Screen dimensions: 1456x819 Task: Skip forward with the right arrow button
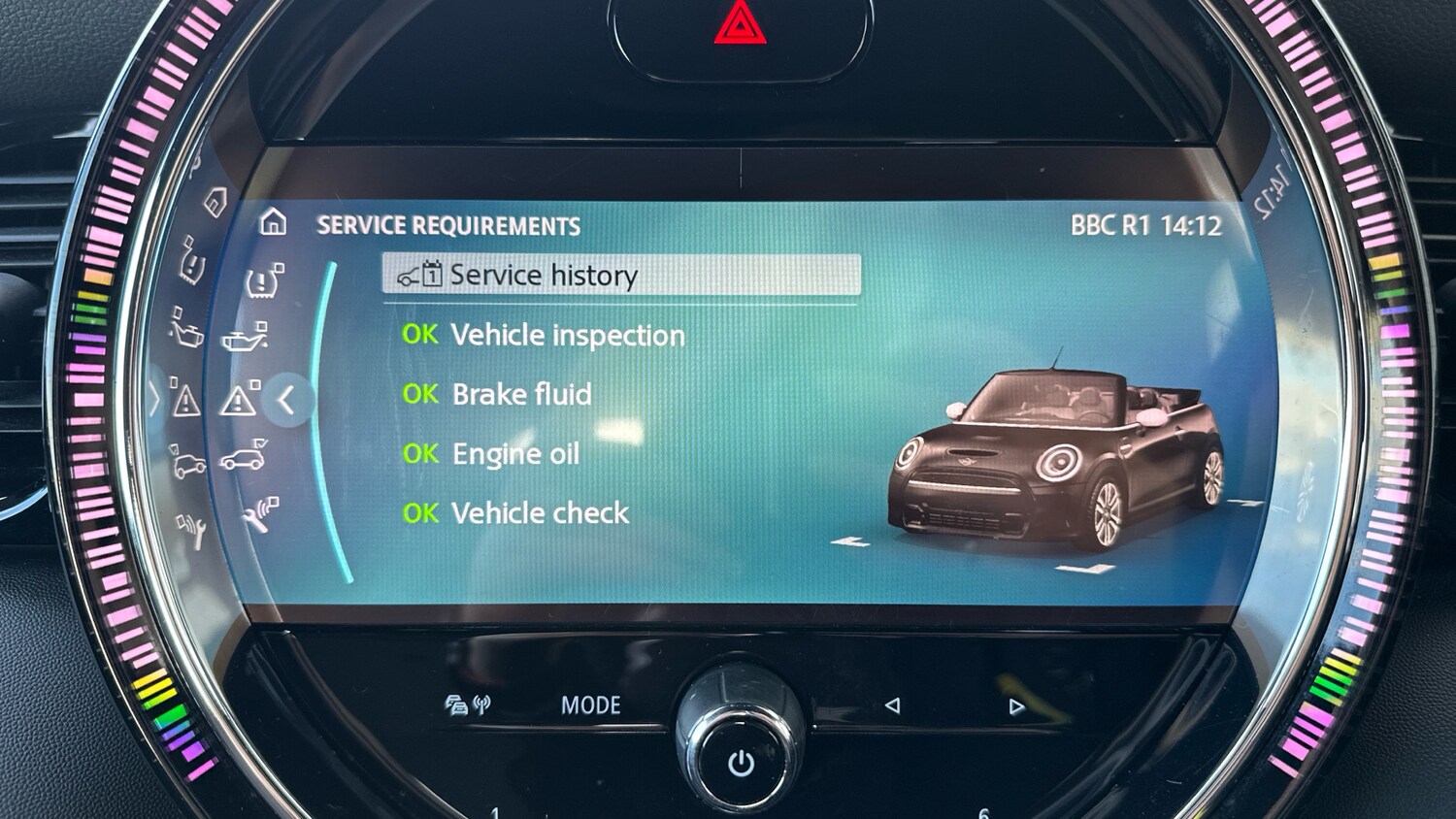click(x=1016, y=706)
